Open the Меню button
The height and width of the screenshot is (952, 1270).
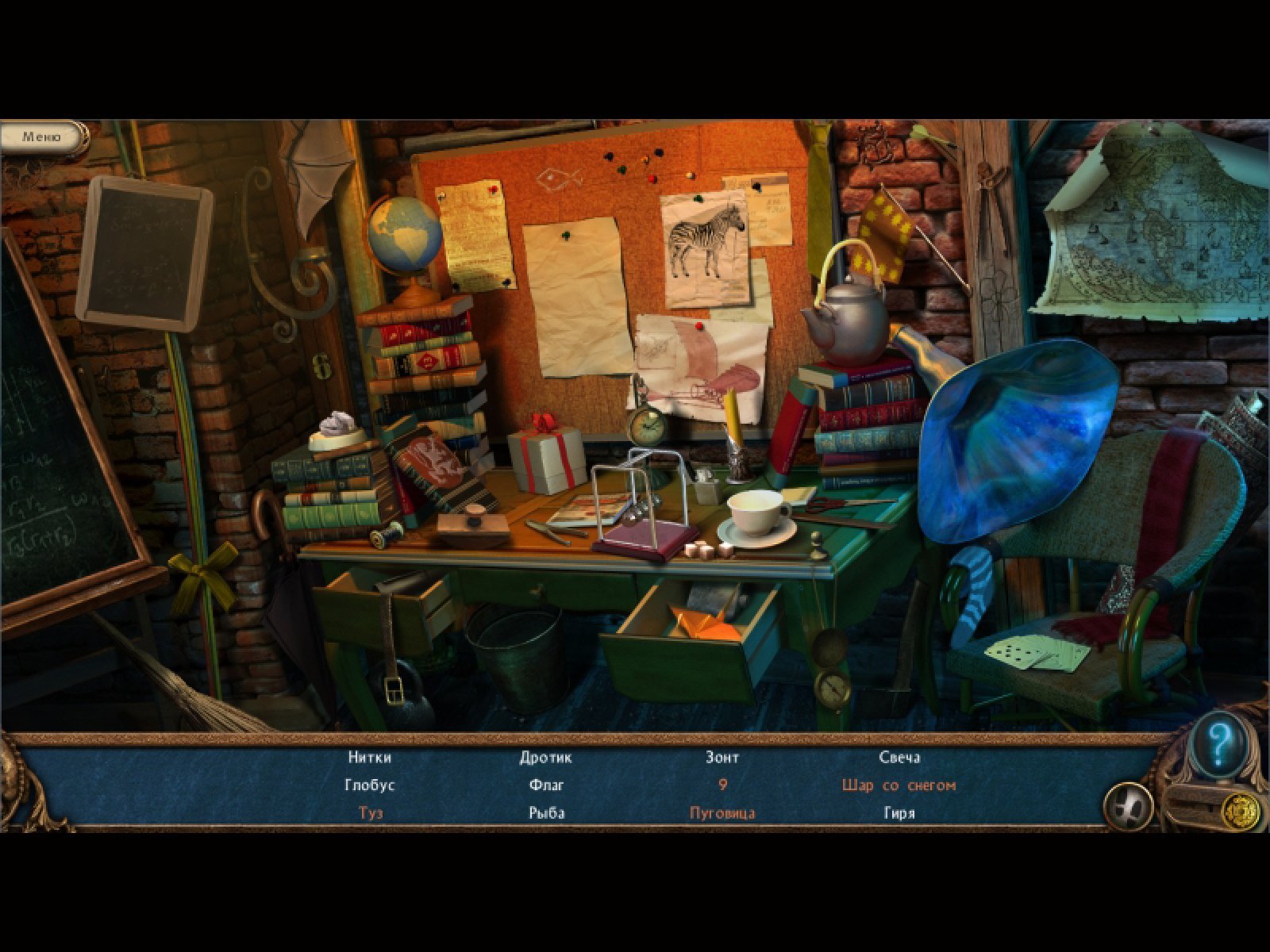[41, 137]
